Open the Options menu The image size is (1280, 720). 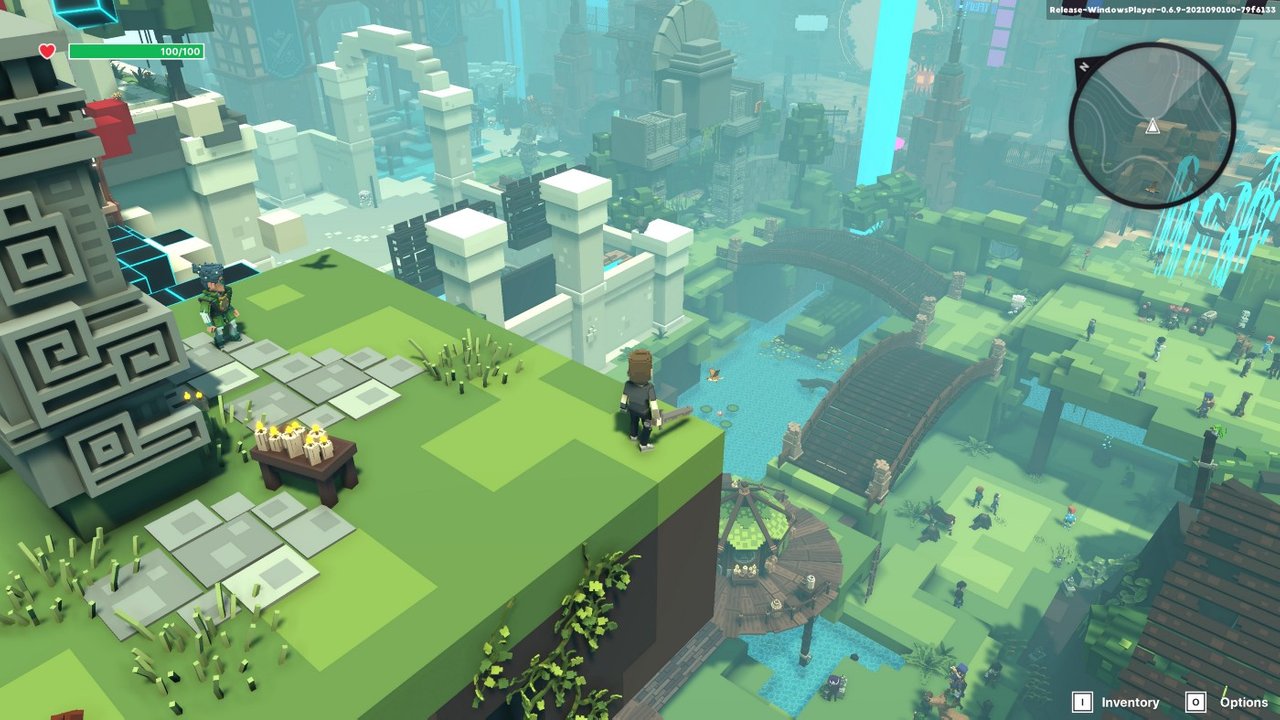(1230, 702)
